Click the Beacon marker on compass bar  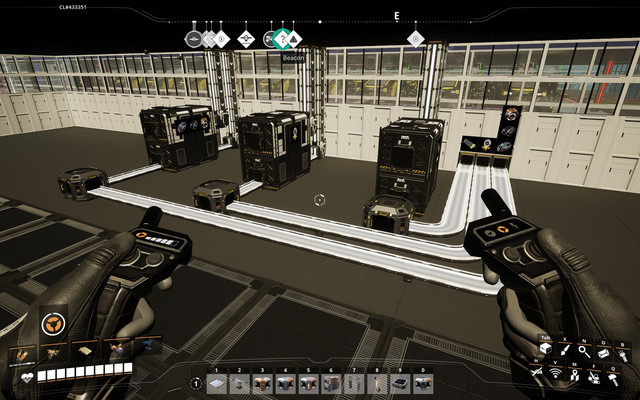[x=283, y=39]
